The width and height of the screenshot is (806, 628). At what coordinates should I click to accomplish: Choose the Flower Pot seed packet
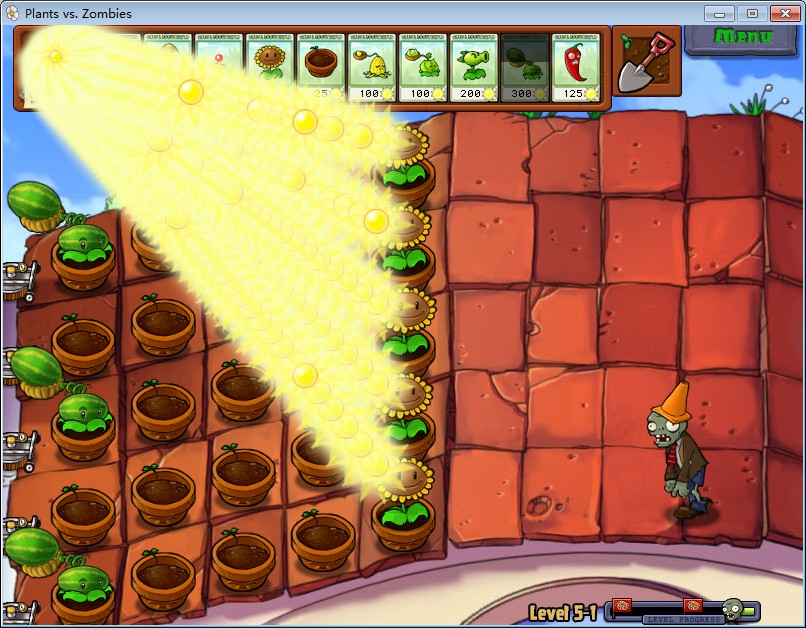click(321, 67)
